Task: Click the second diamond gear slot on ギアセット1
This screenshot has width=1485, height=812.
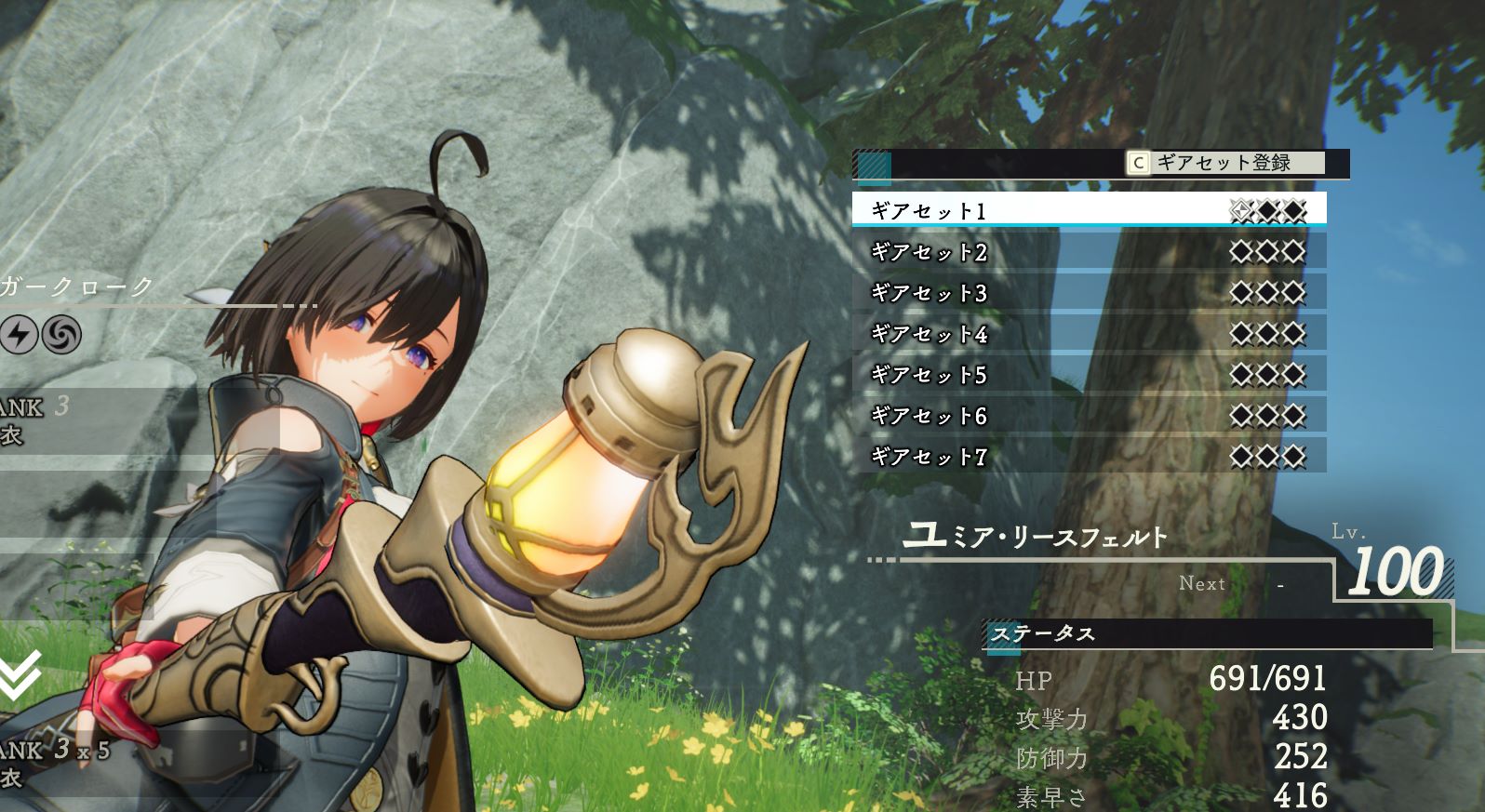Action: pos(1267,212)
